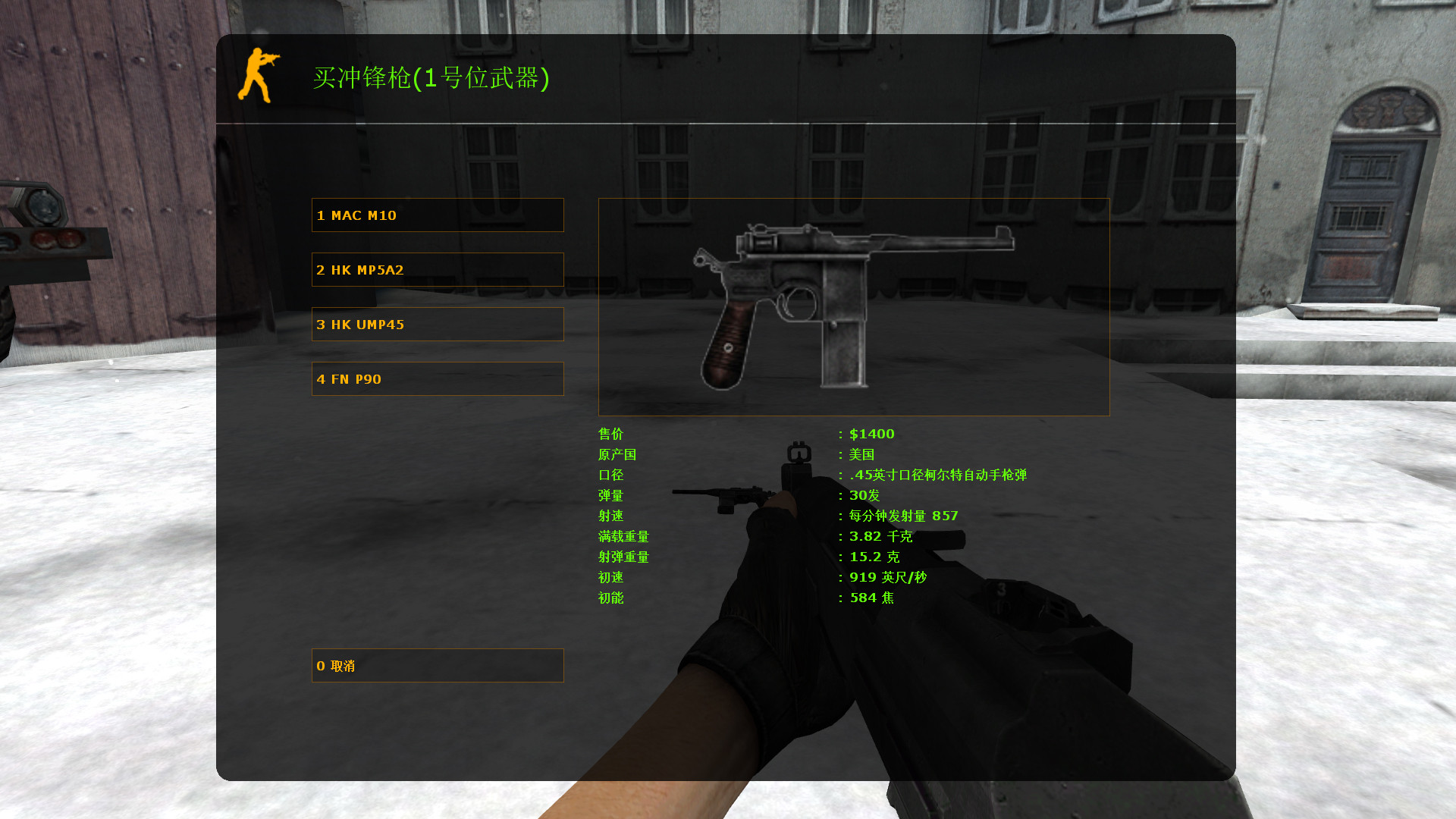Screen dimensions: 1456x819
Task: Click the 满载重量 loaded weight value
Action: [x=880, y=536]
